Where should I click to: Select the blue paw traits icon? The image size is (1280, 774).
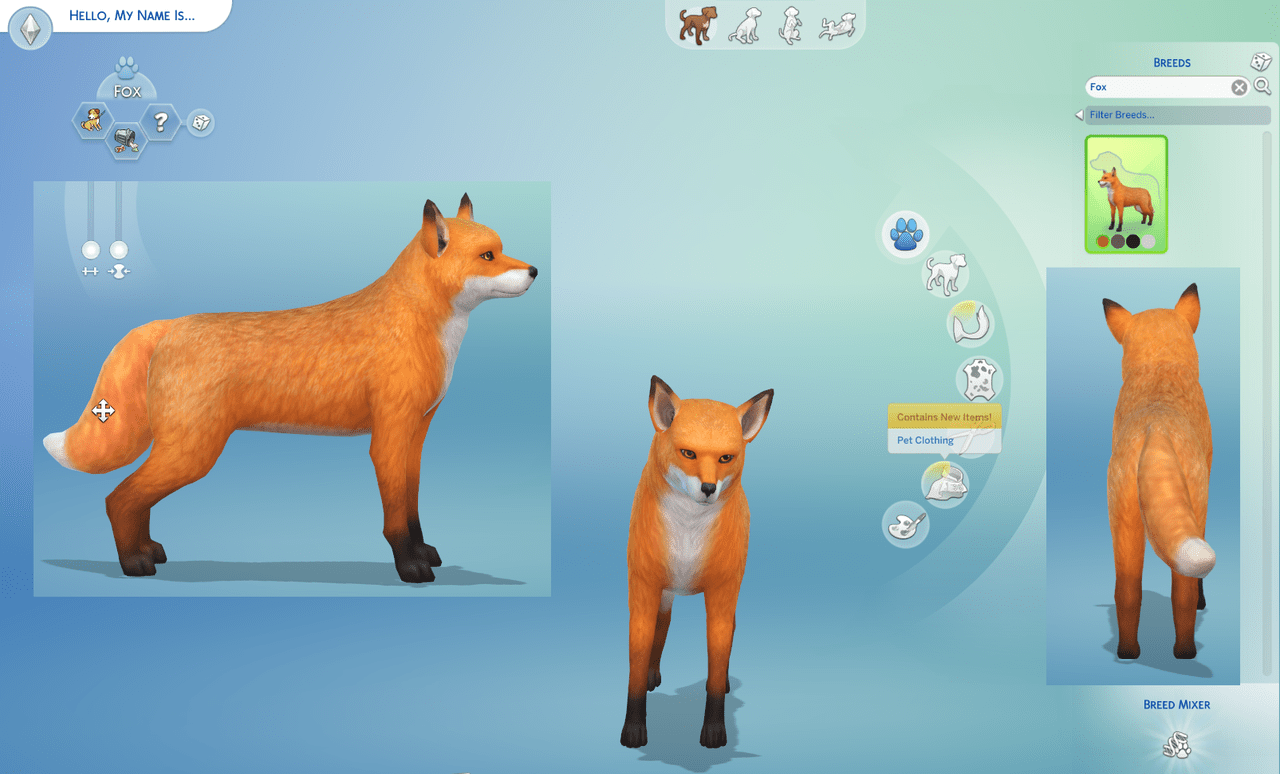(x=905, y=235)
